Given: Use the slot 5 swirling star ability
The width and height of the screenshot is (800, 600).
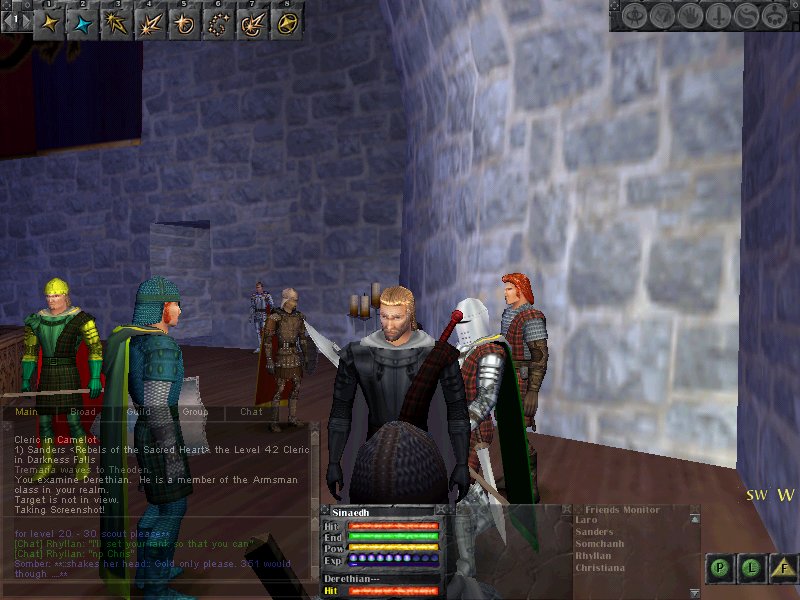Looking at the screenshot, I should (184, 23).
